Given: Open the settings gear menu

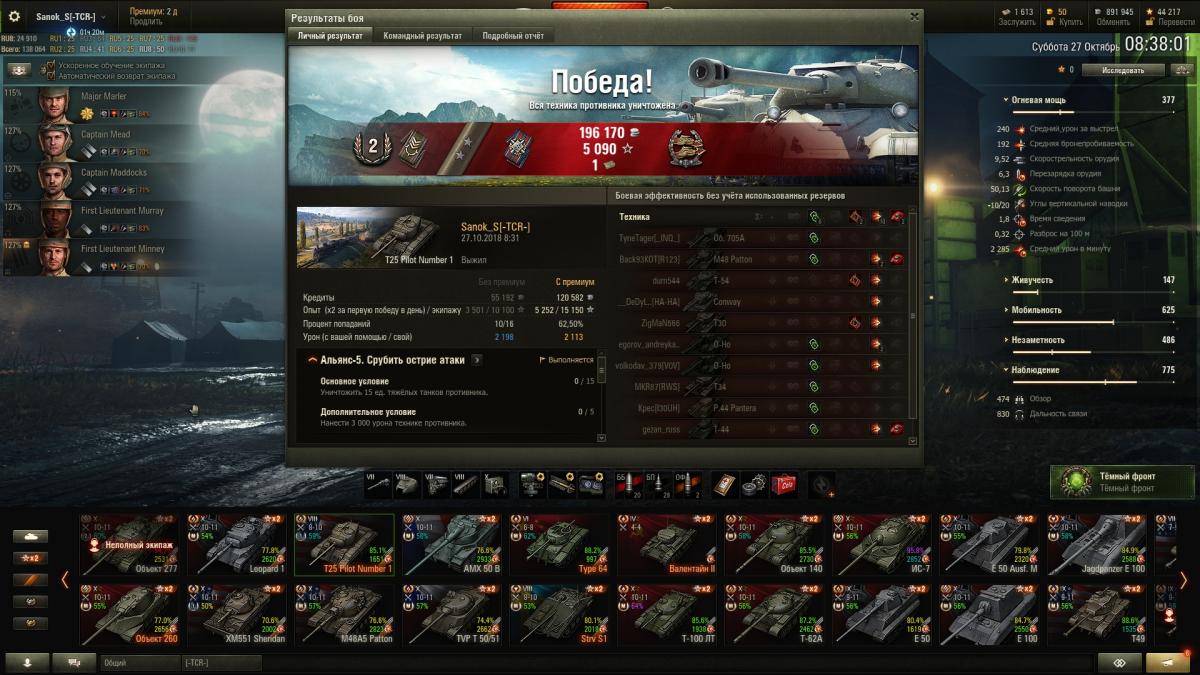Looking at the screenshot, I should click(x=15, y=16).
